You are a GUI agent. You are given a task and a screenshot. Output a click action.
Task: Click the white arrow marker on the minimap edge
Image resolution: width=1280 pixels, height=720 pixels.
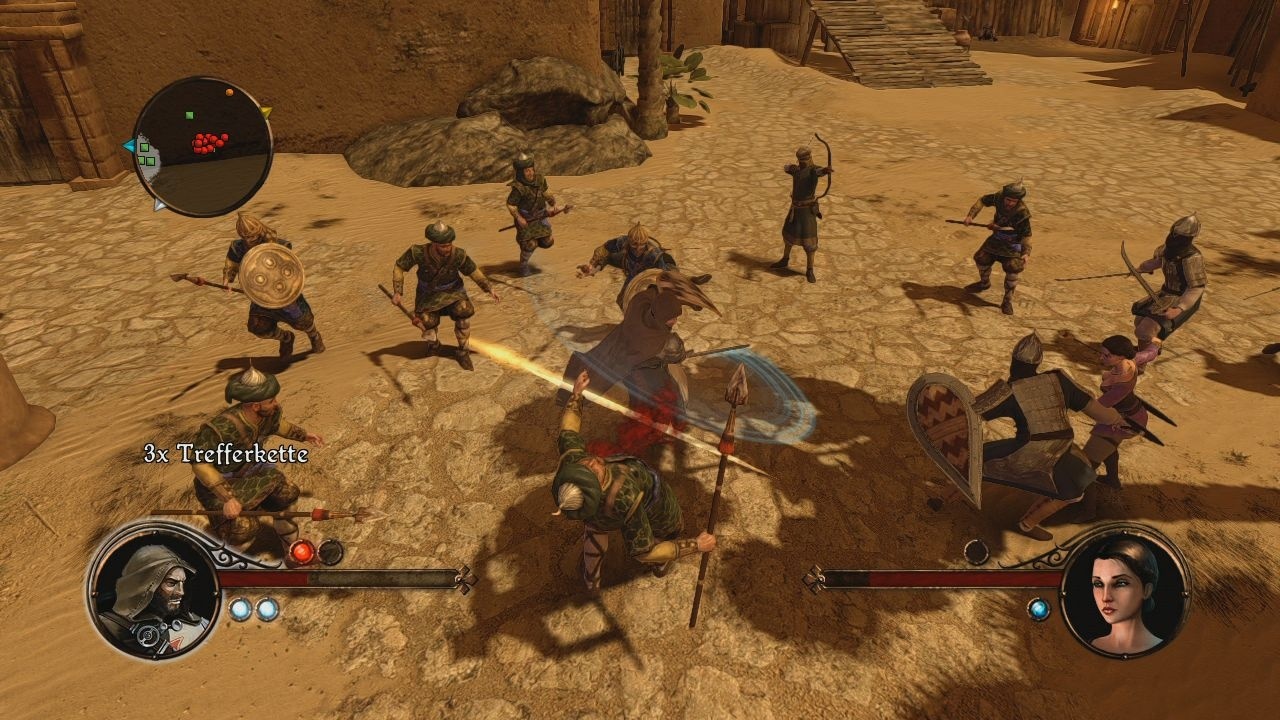pos(158,204)
